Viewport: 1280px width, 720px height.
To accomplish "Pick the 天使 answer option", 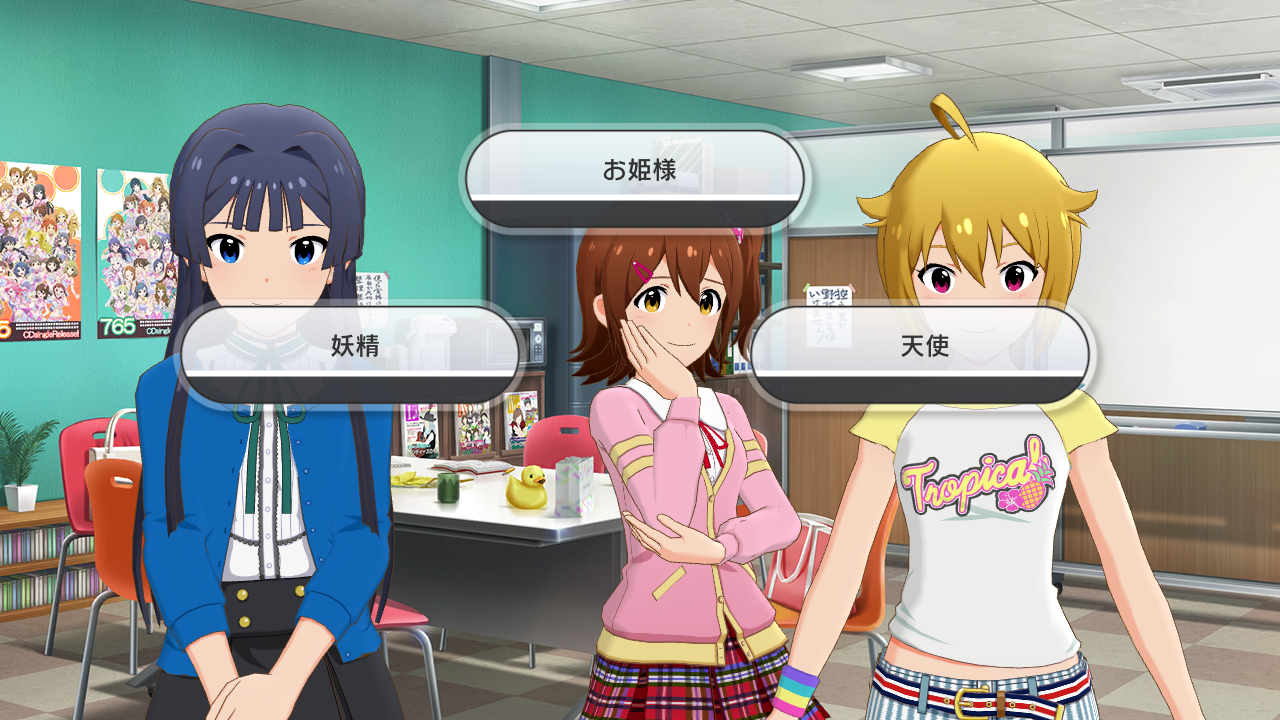I will click(x=921, y=349).
